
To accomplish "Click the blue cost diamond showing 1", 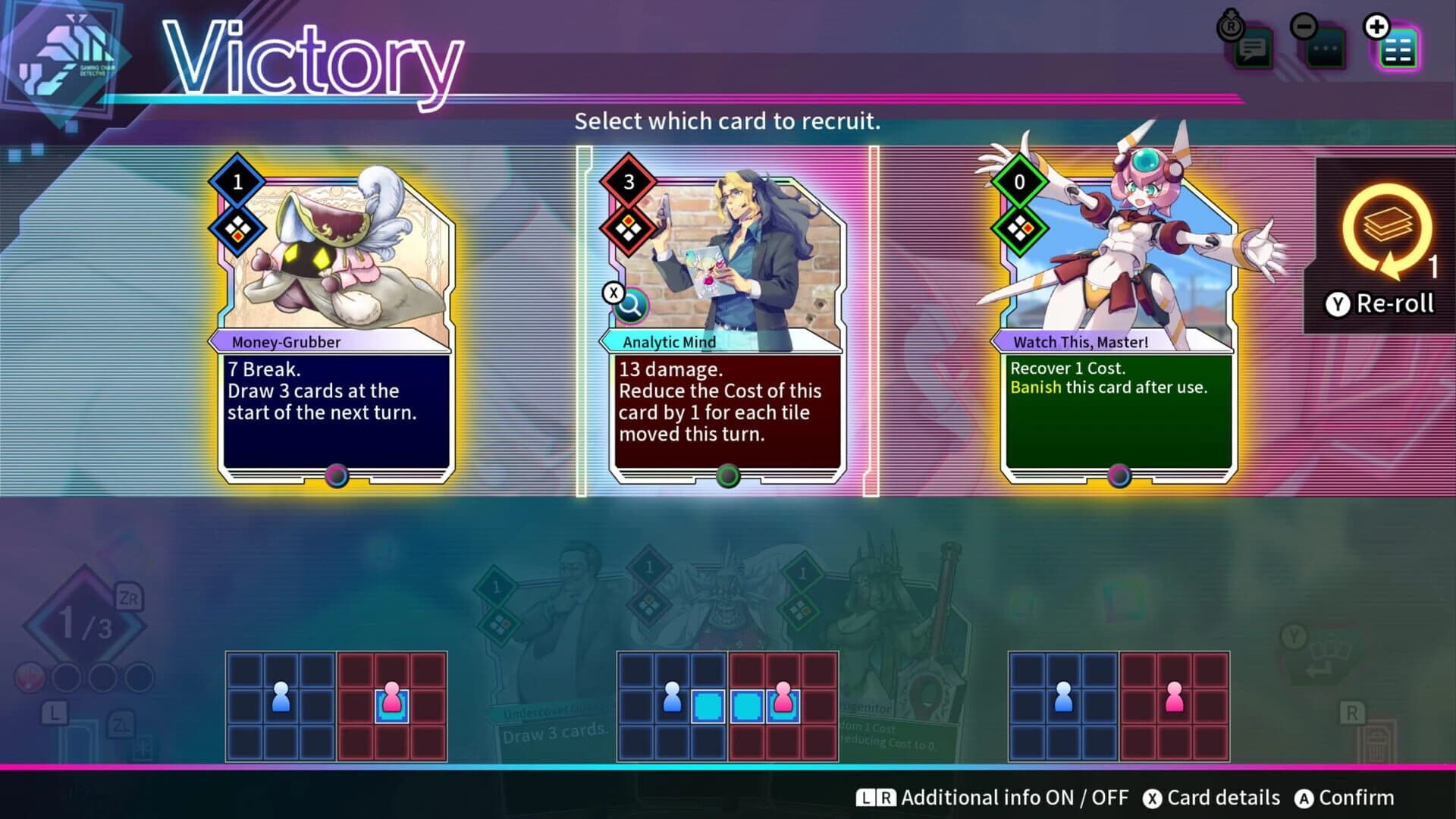I will [x=236, y=183].
